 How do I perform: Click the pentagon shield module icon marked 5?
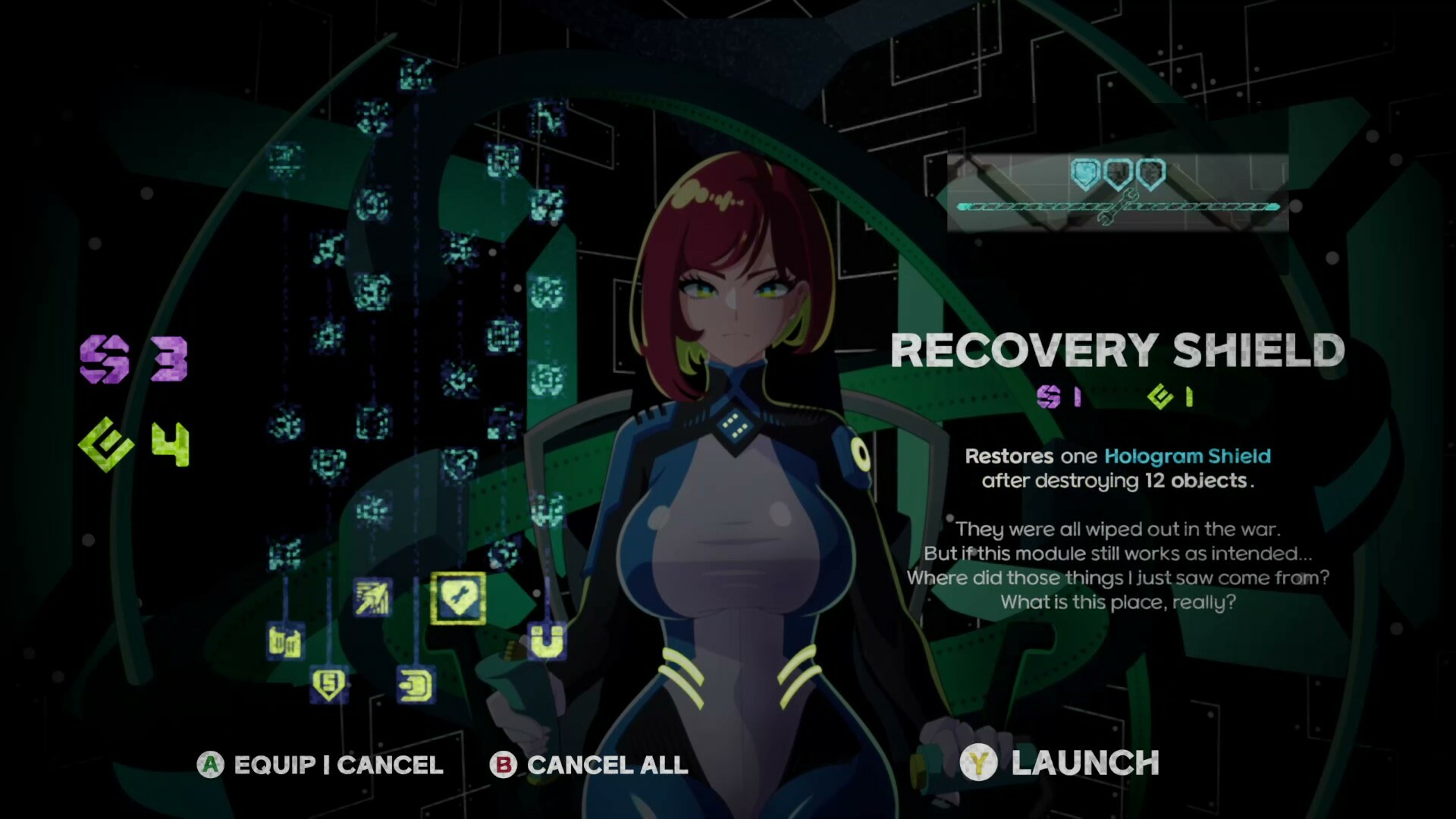[329, 683]
